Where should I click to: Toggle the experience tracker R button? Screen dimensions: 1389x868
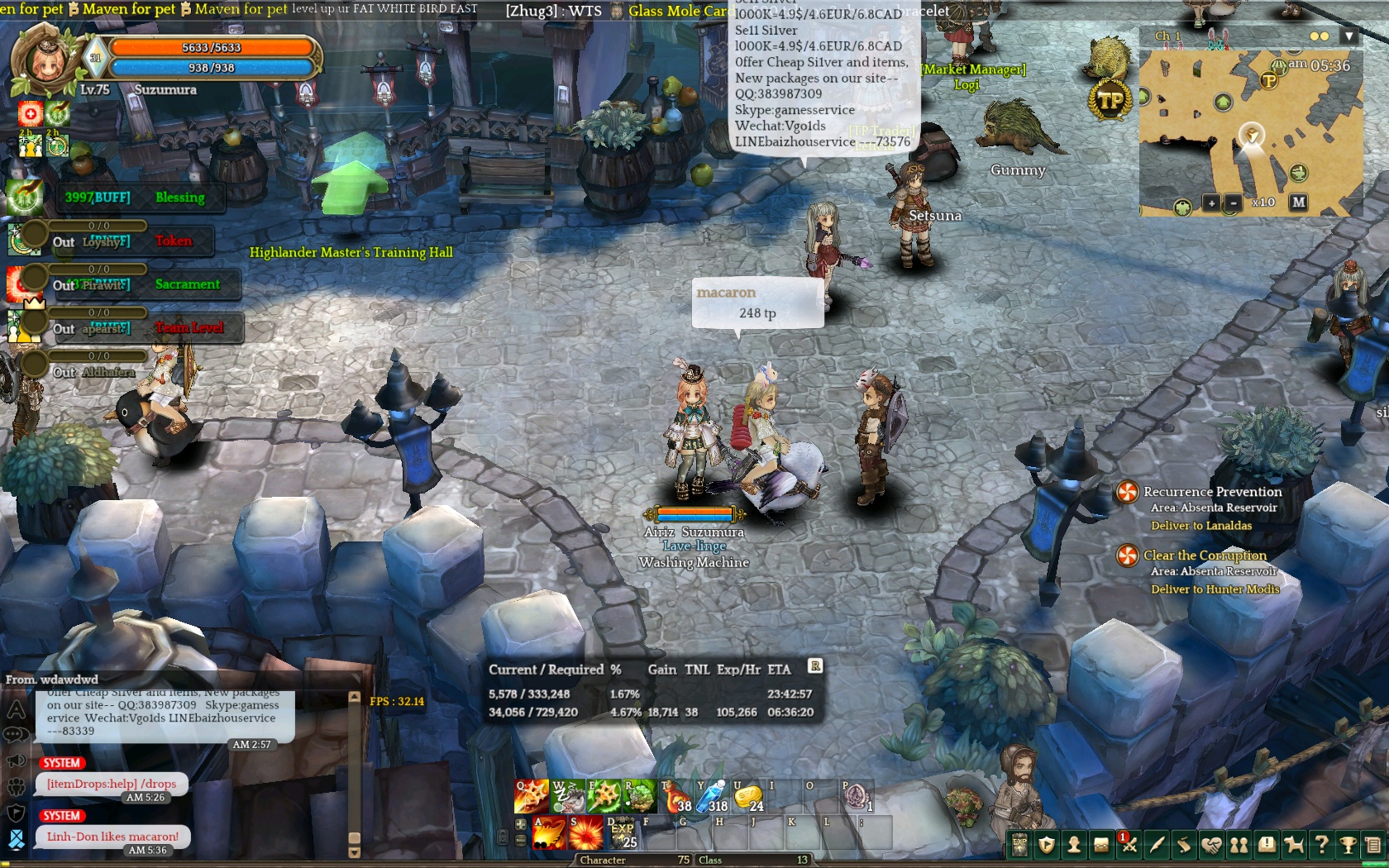[x=815, y=665]
